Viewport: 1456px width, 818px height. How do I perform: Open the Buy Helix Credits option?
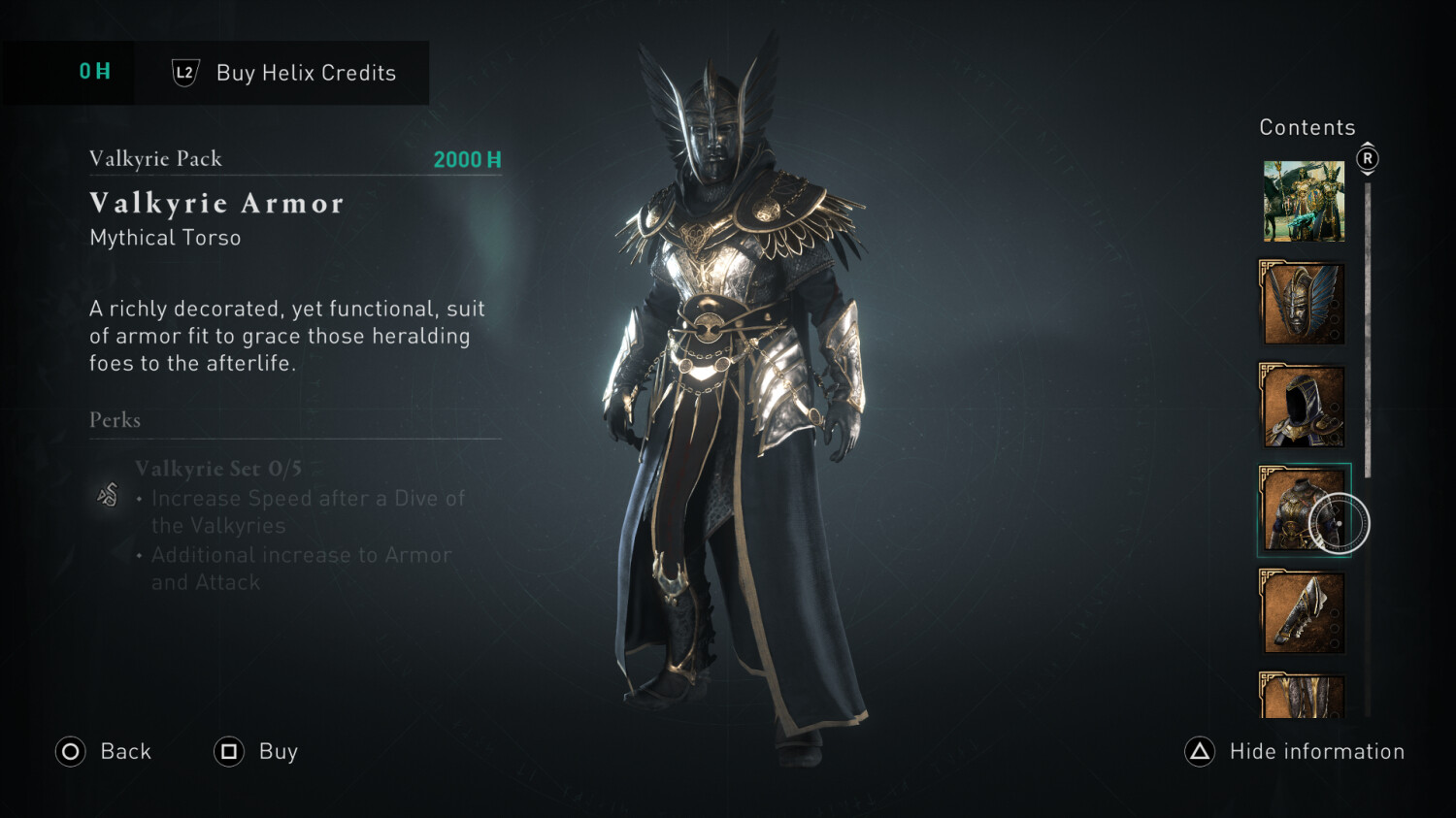click(x=284, y=73)
